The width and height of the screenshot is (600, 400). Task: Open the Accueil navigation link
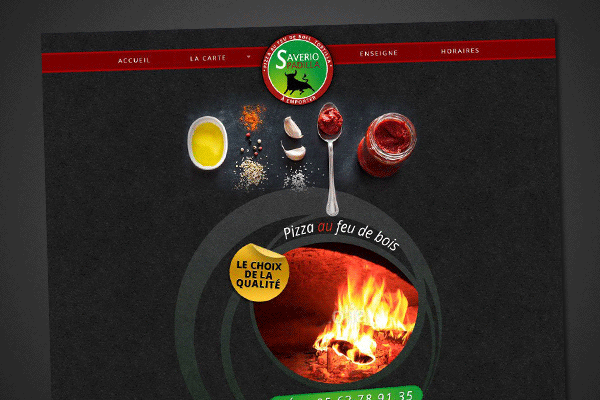point(133,59)
